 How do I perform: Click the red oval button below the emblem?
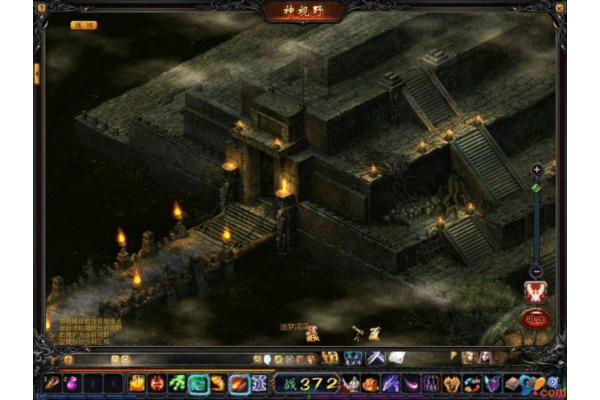pos(536,319)
